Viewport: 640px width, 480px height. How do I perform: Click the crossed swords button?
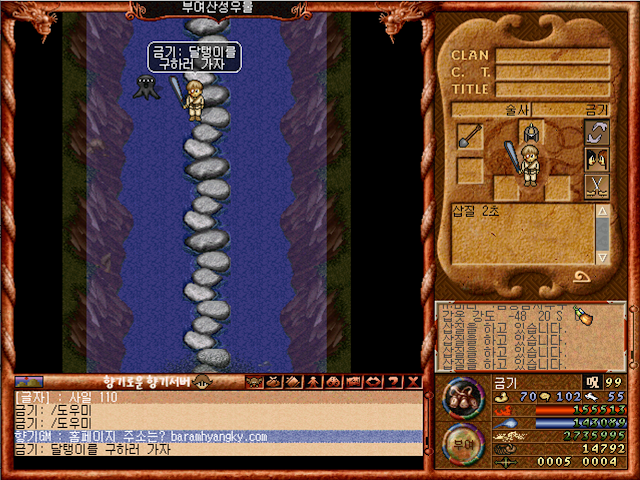click(x=597, y=185)
